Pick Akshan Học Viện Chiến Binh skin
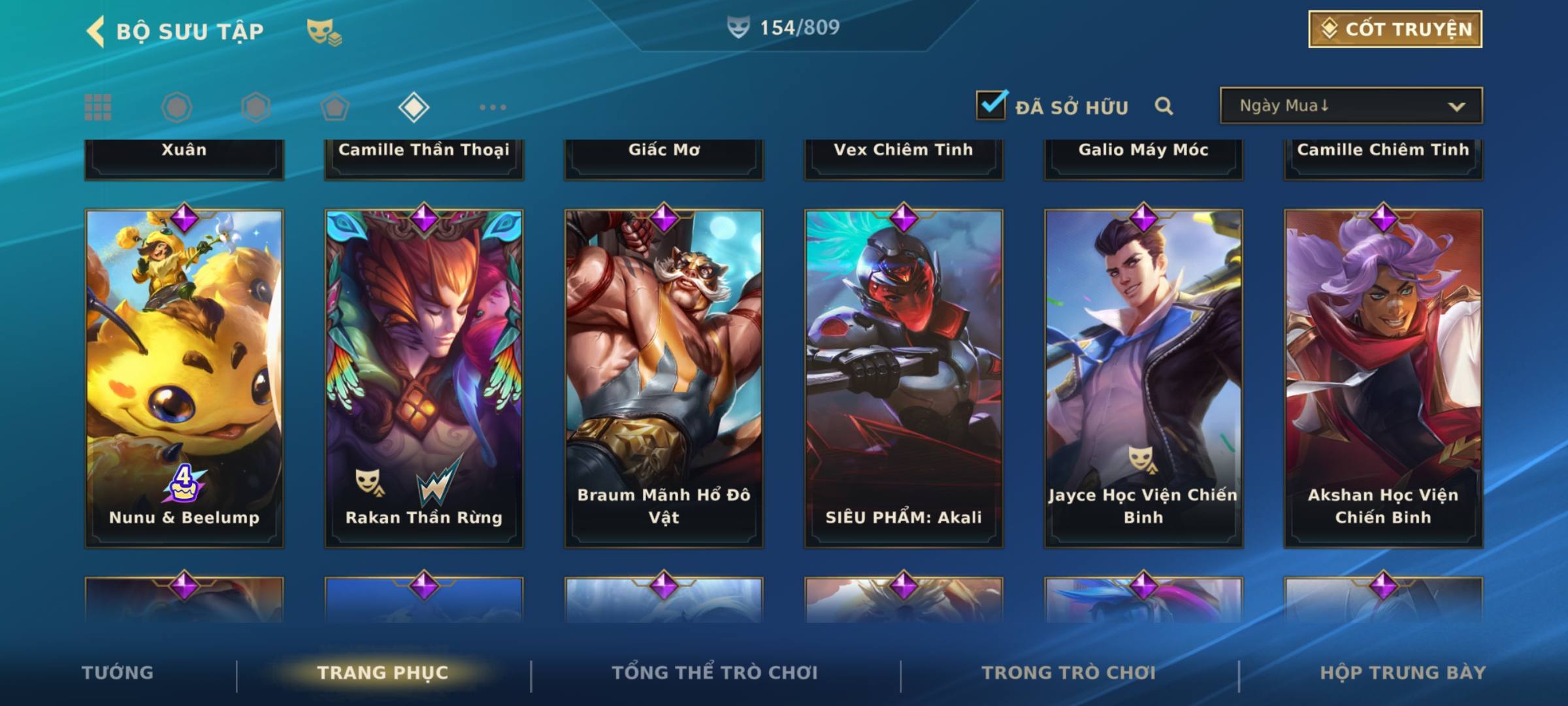Image resolution: width=1568 pixels, height=706 pixels. 1383,378
